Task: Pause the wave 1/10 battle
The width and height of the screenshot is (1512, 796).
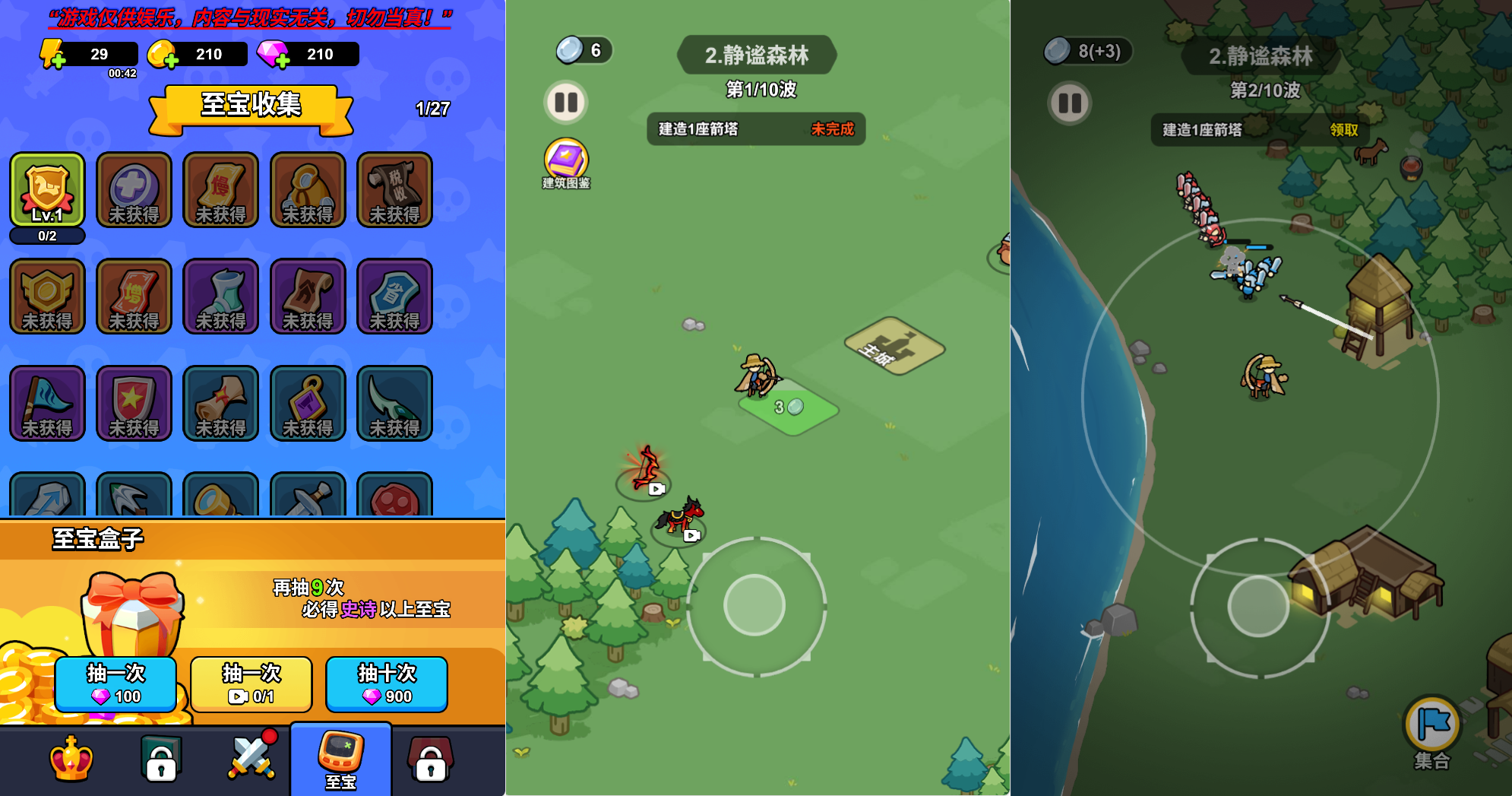Action: coord(566,102)
